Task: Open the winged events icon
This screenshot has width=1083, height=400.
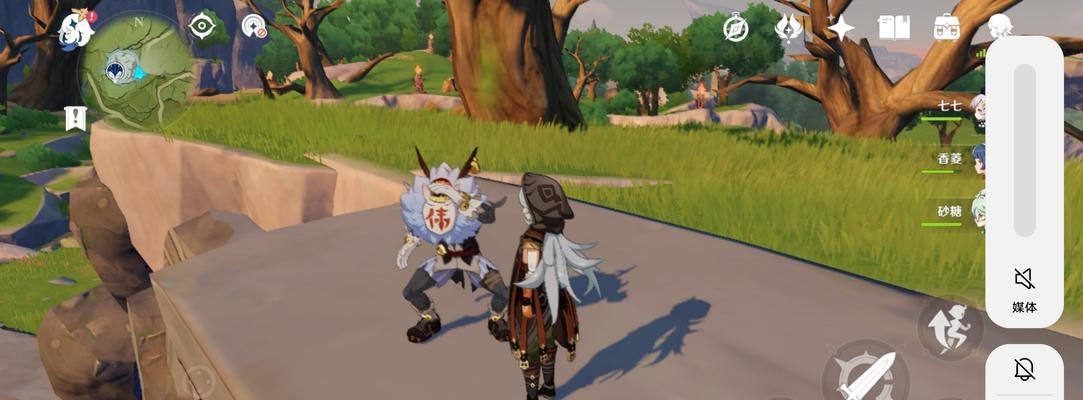Action: coord(789,28)
